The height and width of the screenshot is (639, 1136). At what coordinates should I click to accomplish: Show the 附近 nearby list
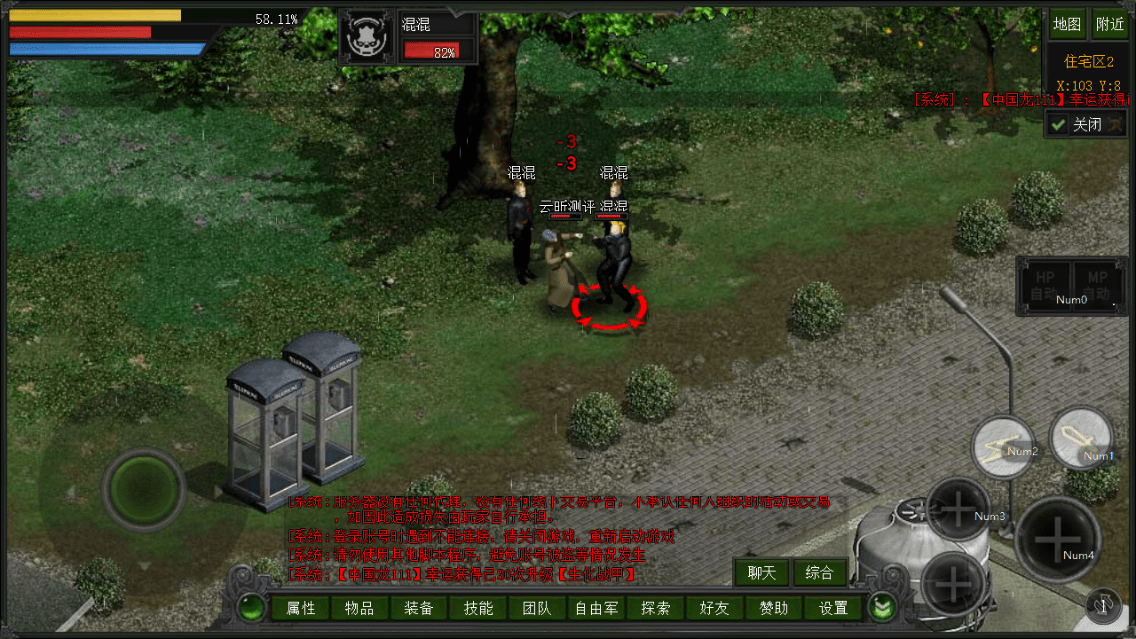[x=1110, y=24]
